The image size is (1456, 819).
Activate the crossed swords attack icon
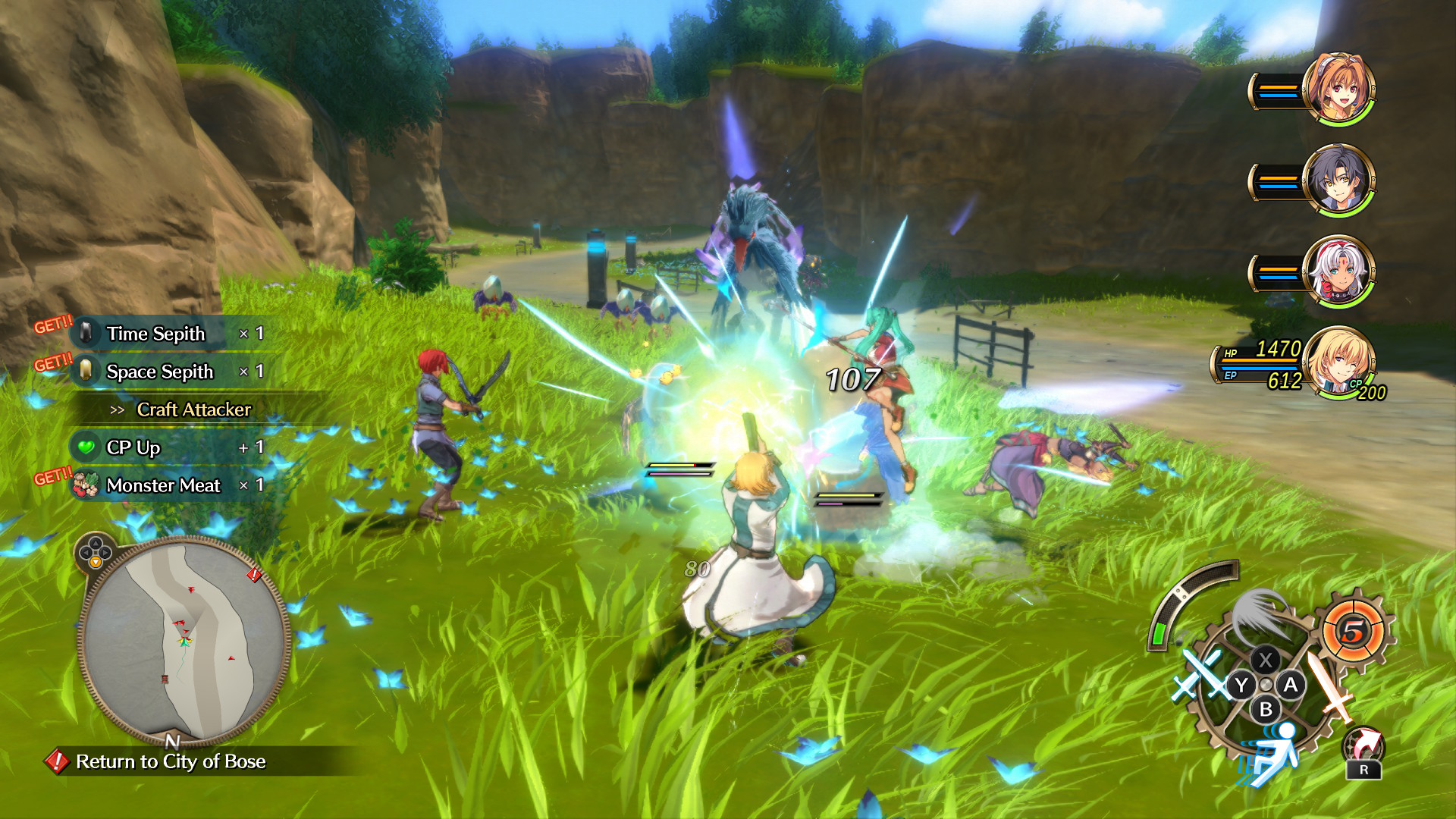[1198, 675]
